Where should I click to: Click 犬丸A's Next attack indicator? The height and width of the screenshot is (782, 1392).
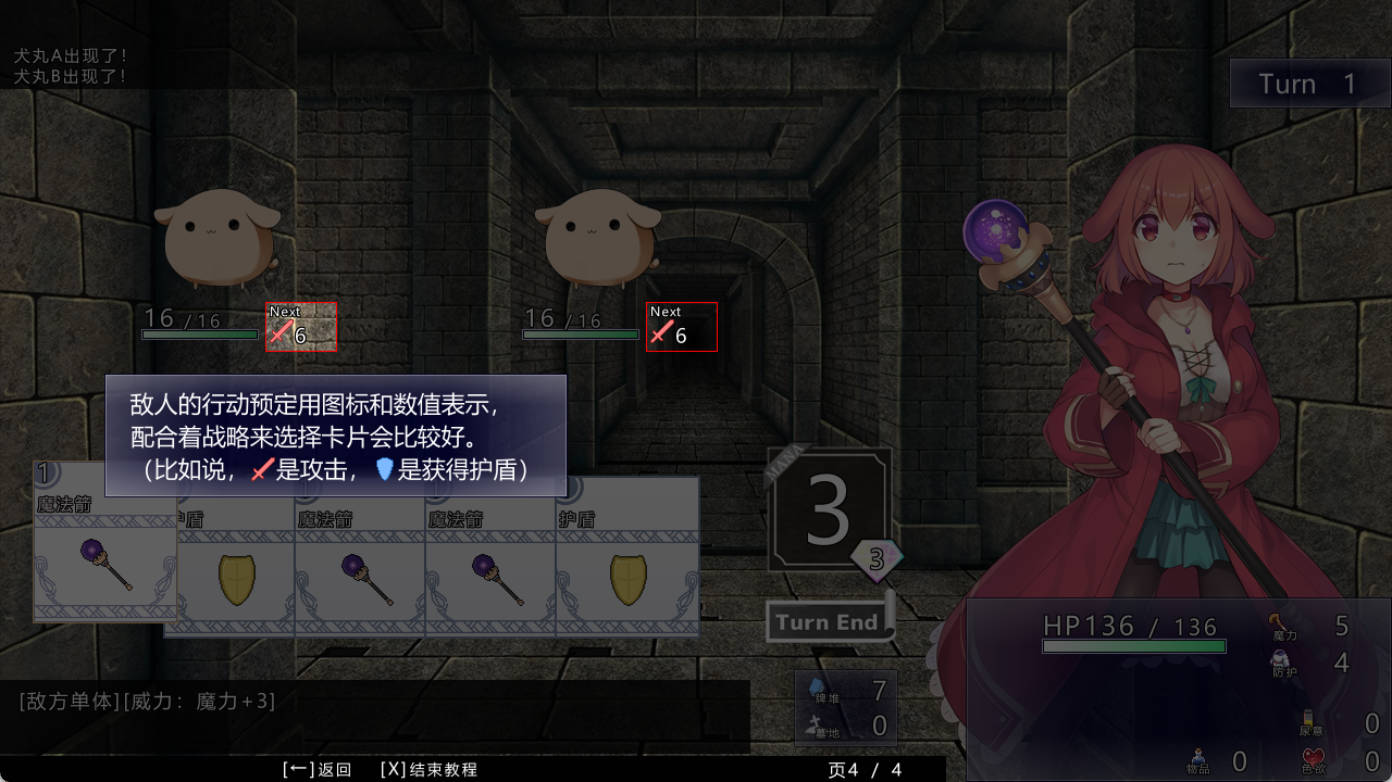pyautogui.click(x=299, y=328)
